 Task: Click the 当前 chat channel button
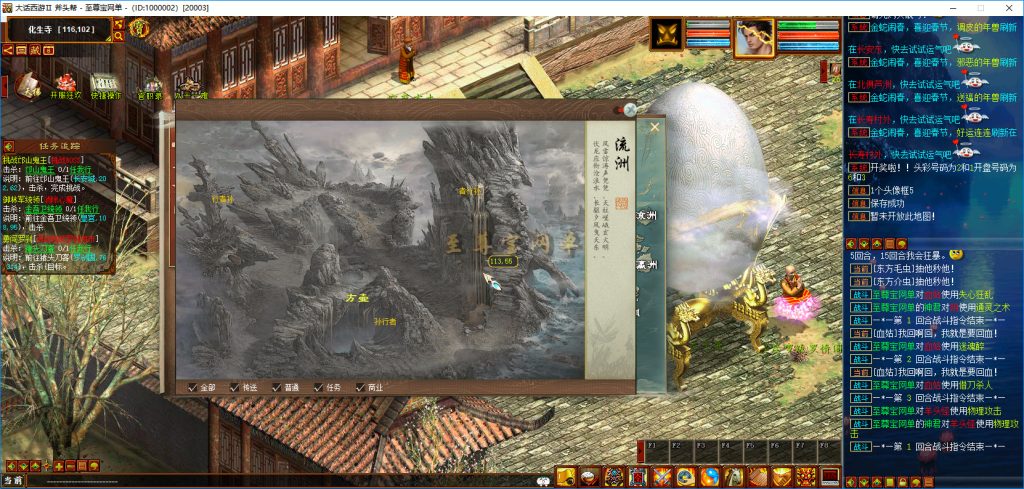tap(13, 481)
